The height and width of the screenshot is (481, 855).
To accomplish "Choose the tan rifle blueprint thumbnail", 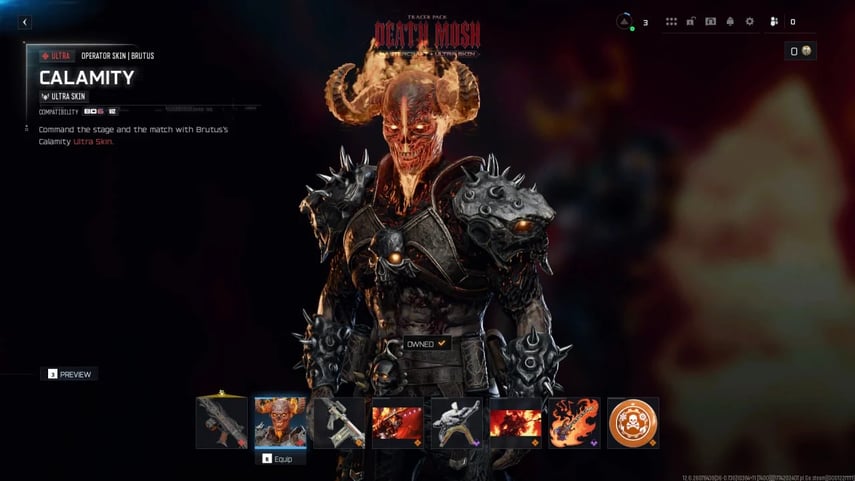I will [x=339, y=421].
